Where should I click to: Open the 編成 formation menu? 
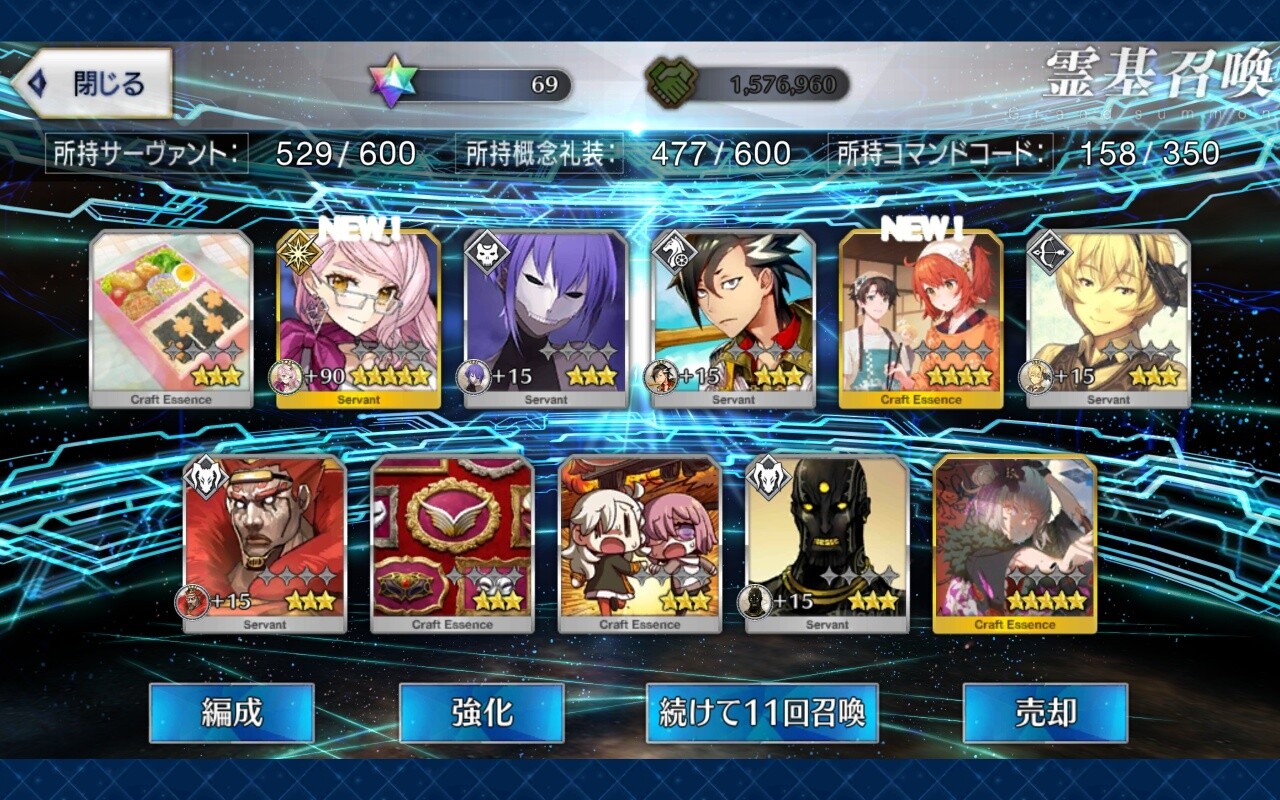(231, 713)
